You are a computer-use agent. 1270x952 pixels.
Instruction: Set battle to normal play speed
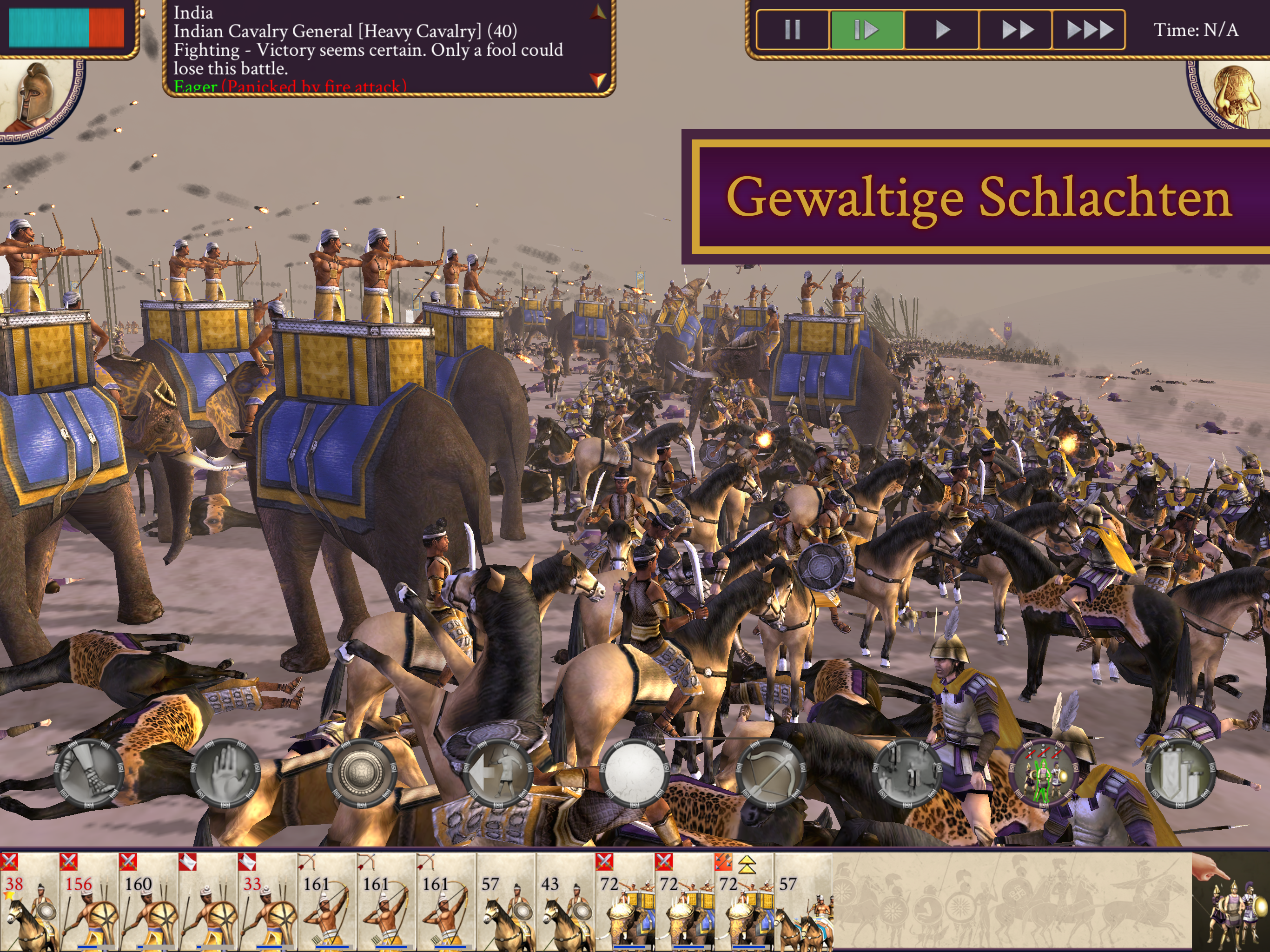pos(942,29)
